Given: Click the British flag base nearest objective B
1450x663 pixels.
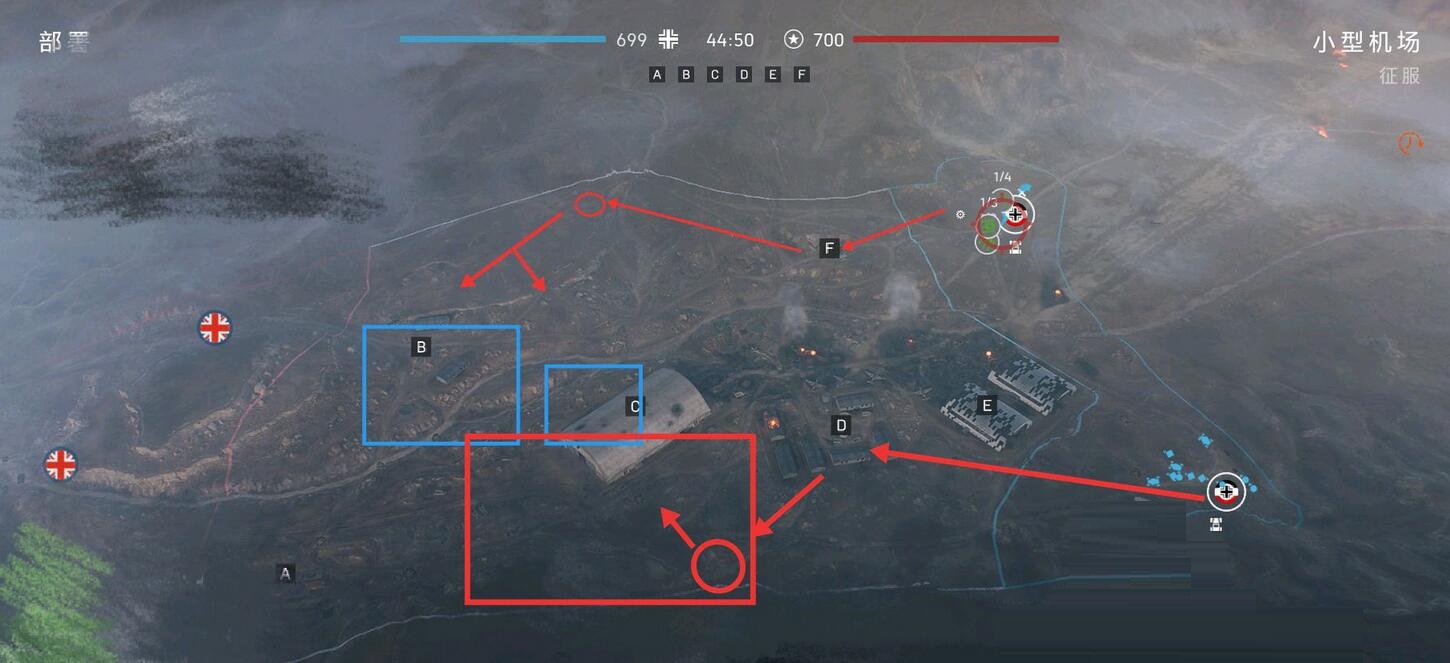Looking at the screenshot, I should (x=215, y=327).
